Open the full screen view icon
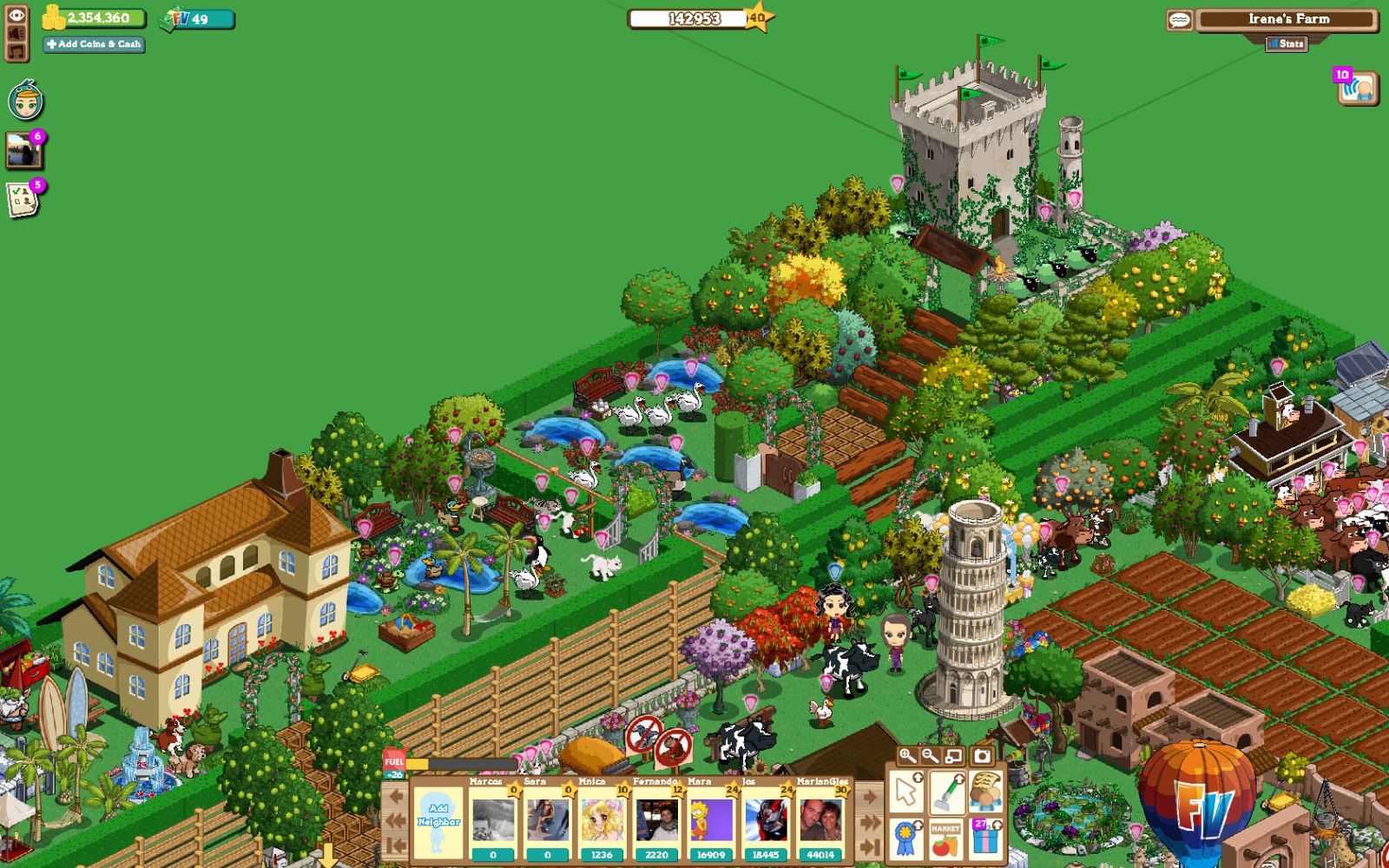This screenshot has width=1389, height=868. (953, 755)
